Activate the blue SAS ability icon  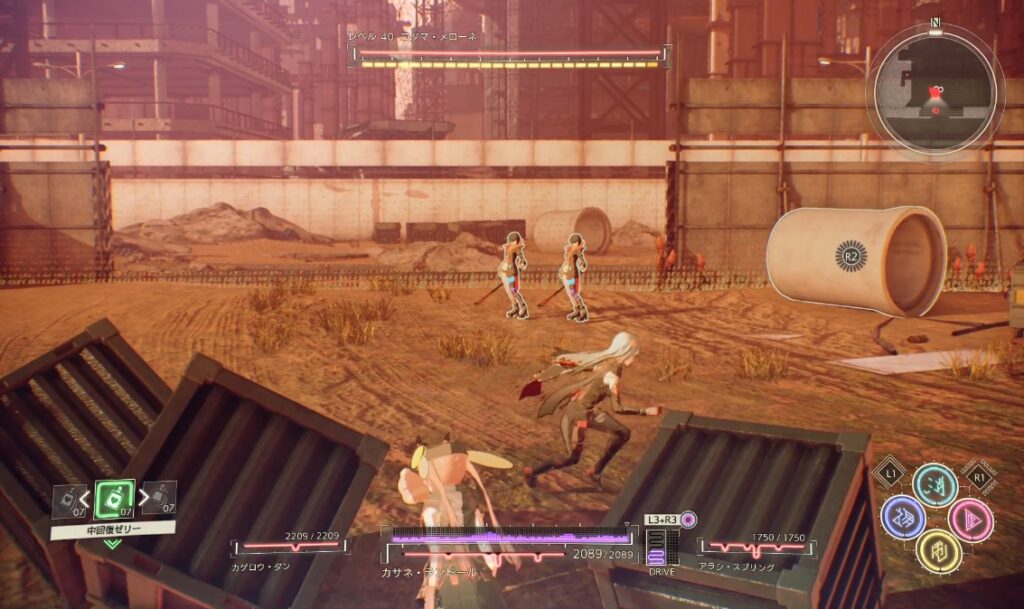tap(902, 518)
